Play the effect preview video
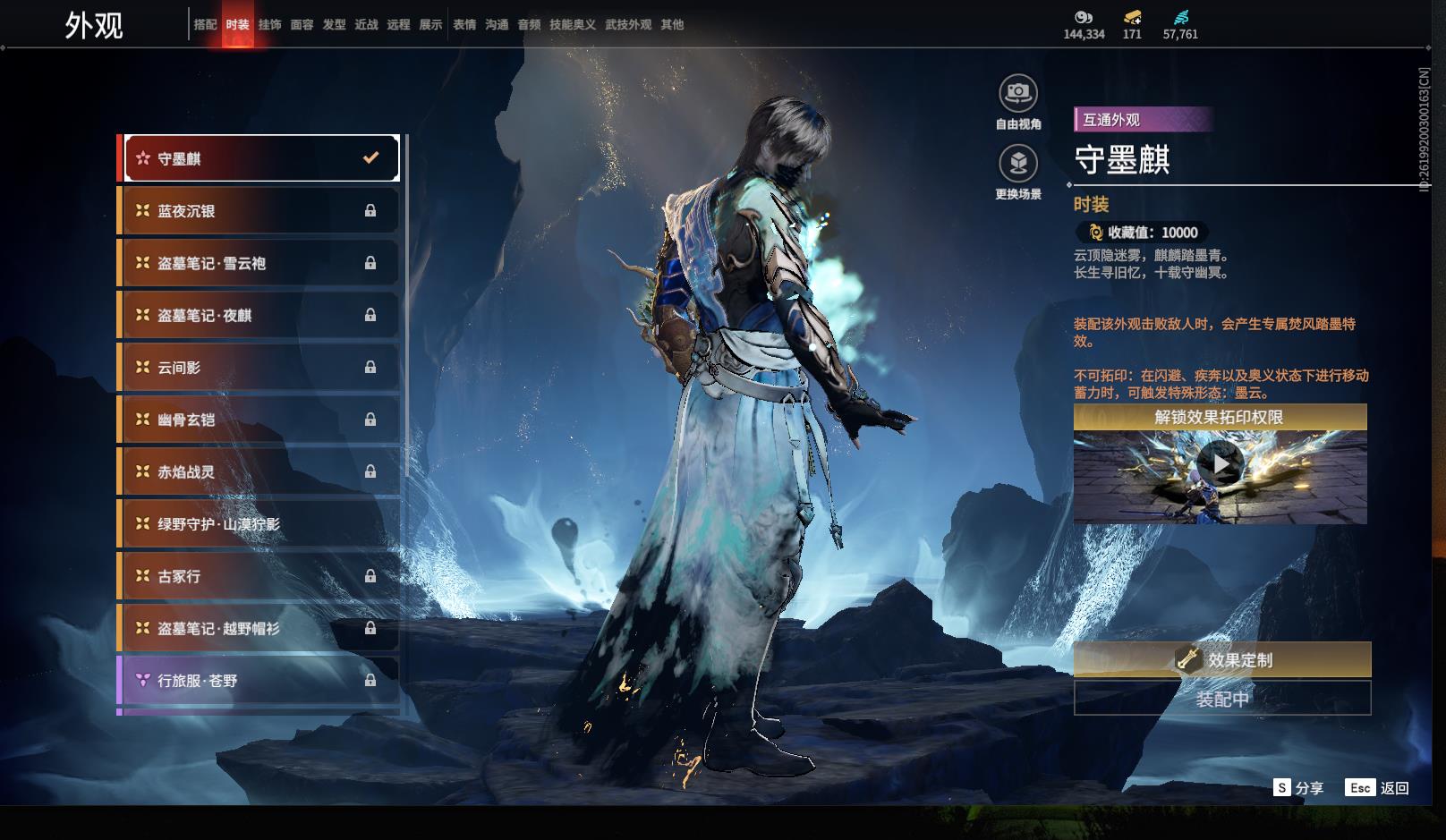 [x=1220, y=464]
